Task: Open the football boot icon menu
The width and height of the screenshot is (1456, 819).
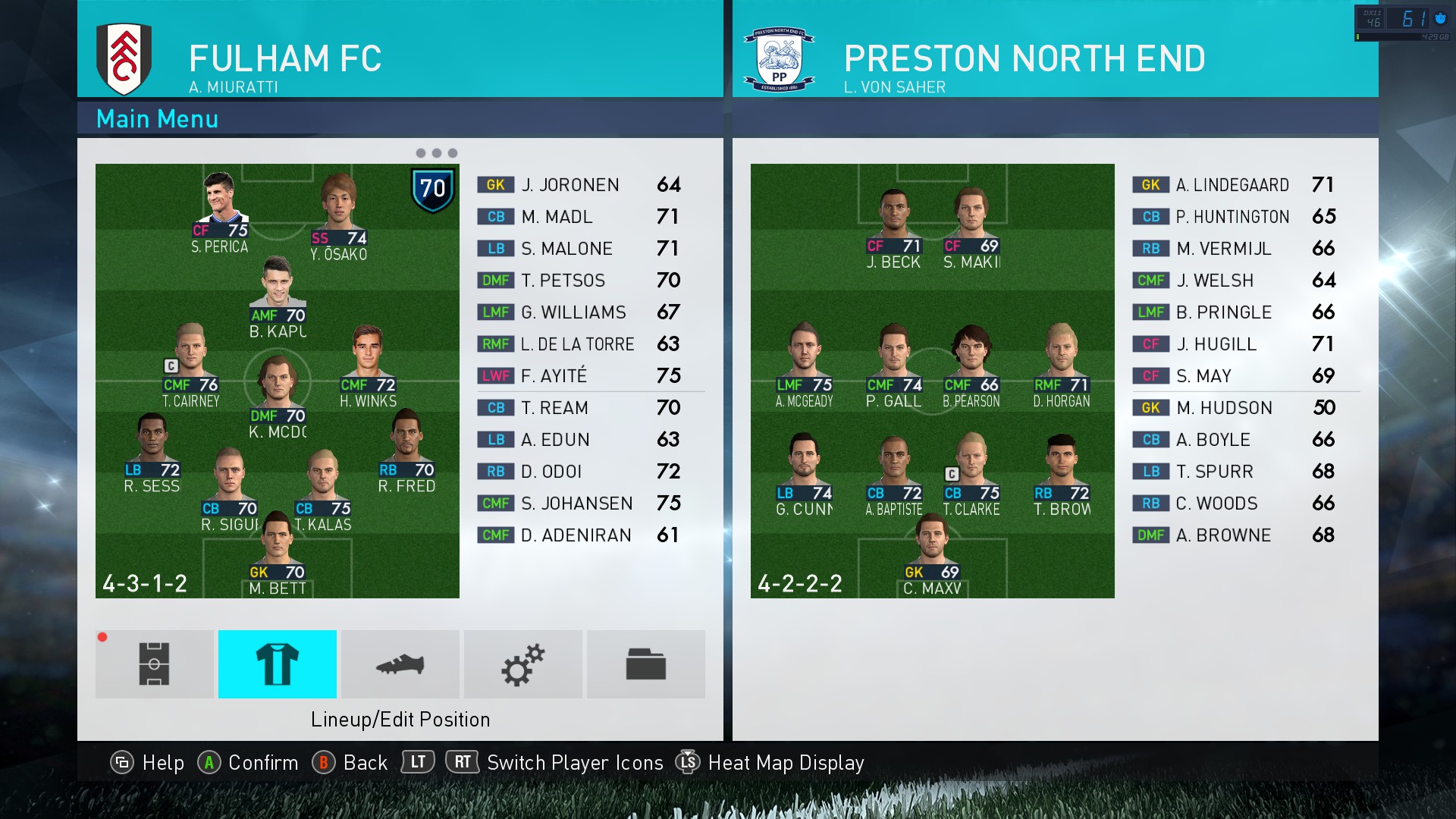Action: coord(400,664)
